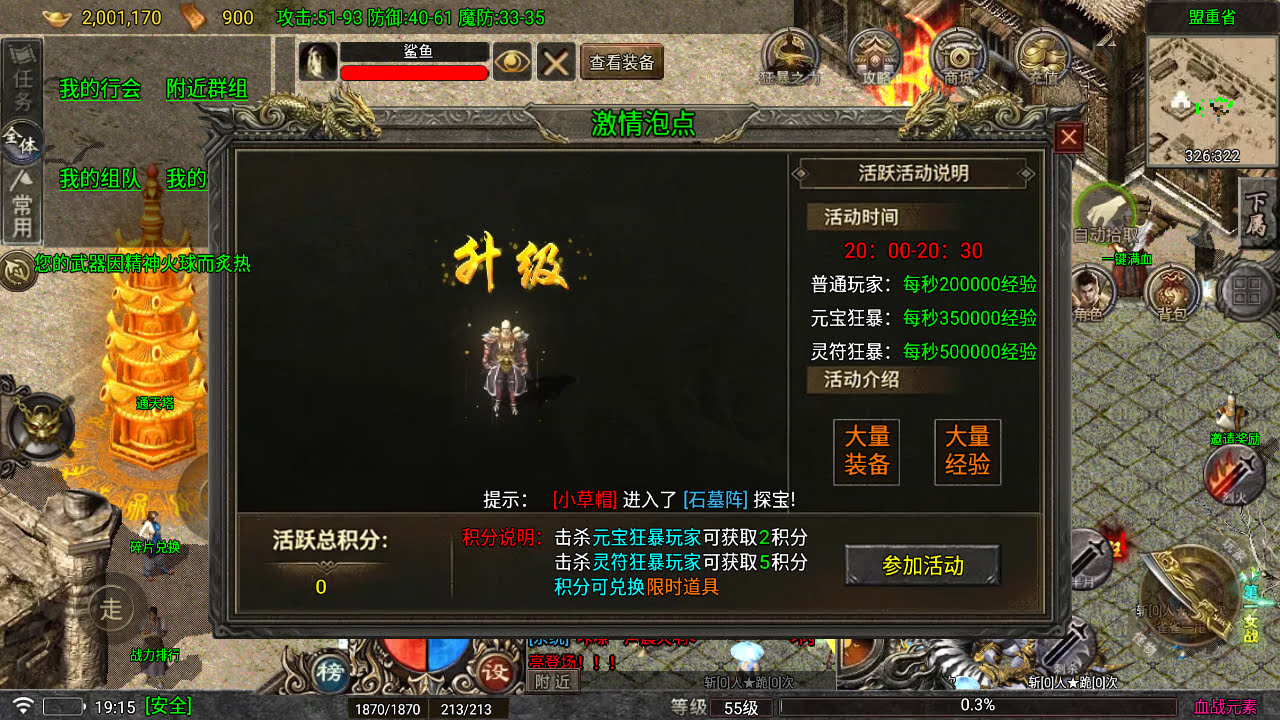Click the 参加活动 button
Screen dimensions: 1280x720
pyautogui.click(x=921, y=566)
